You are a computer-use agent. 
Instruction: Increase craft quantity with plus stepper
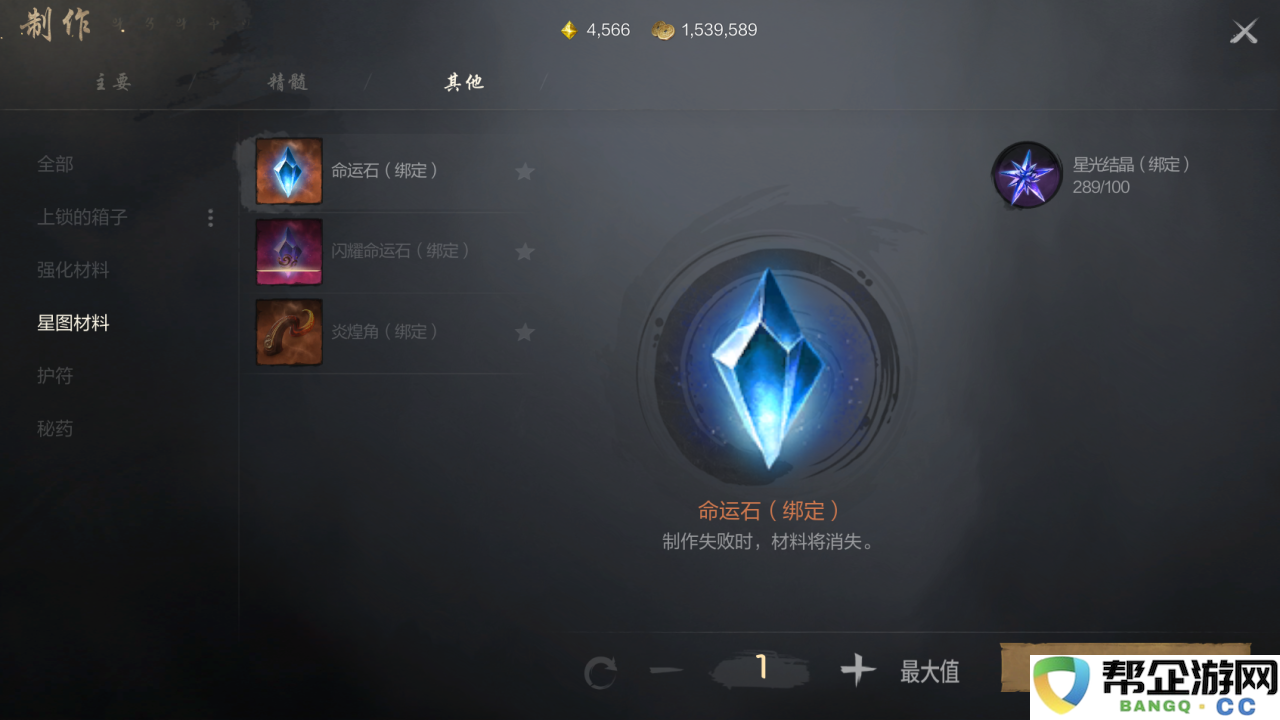pyautogui.click(x=857, y=671)
